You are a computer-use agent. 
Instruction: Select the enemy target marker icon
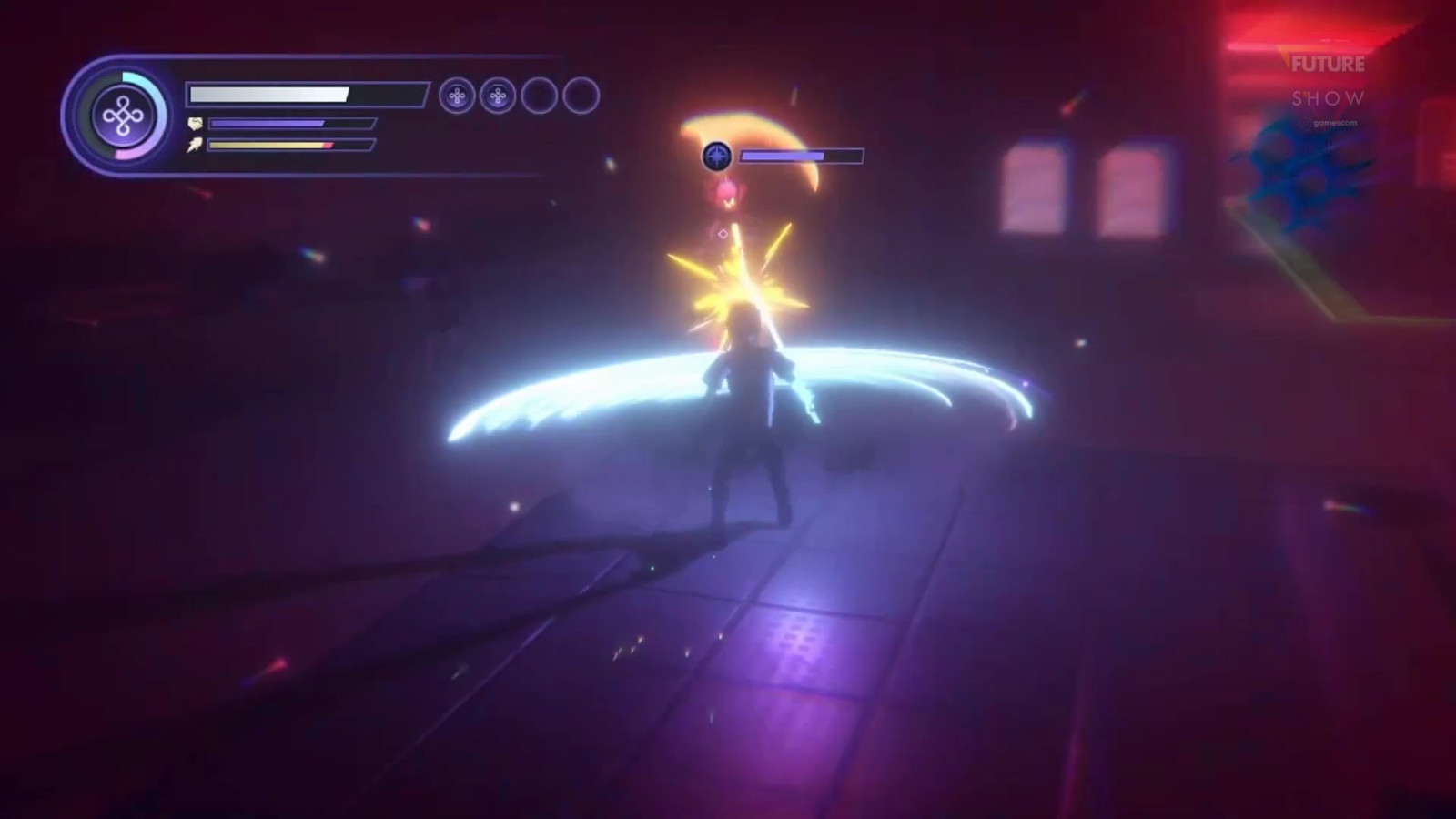coord(717,157)
